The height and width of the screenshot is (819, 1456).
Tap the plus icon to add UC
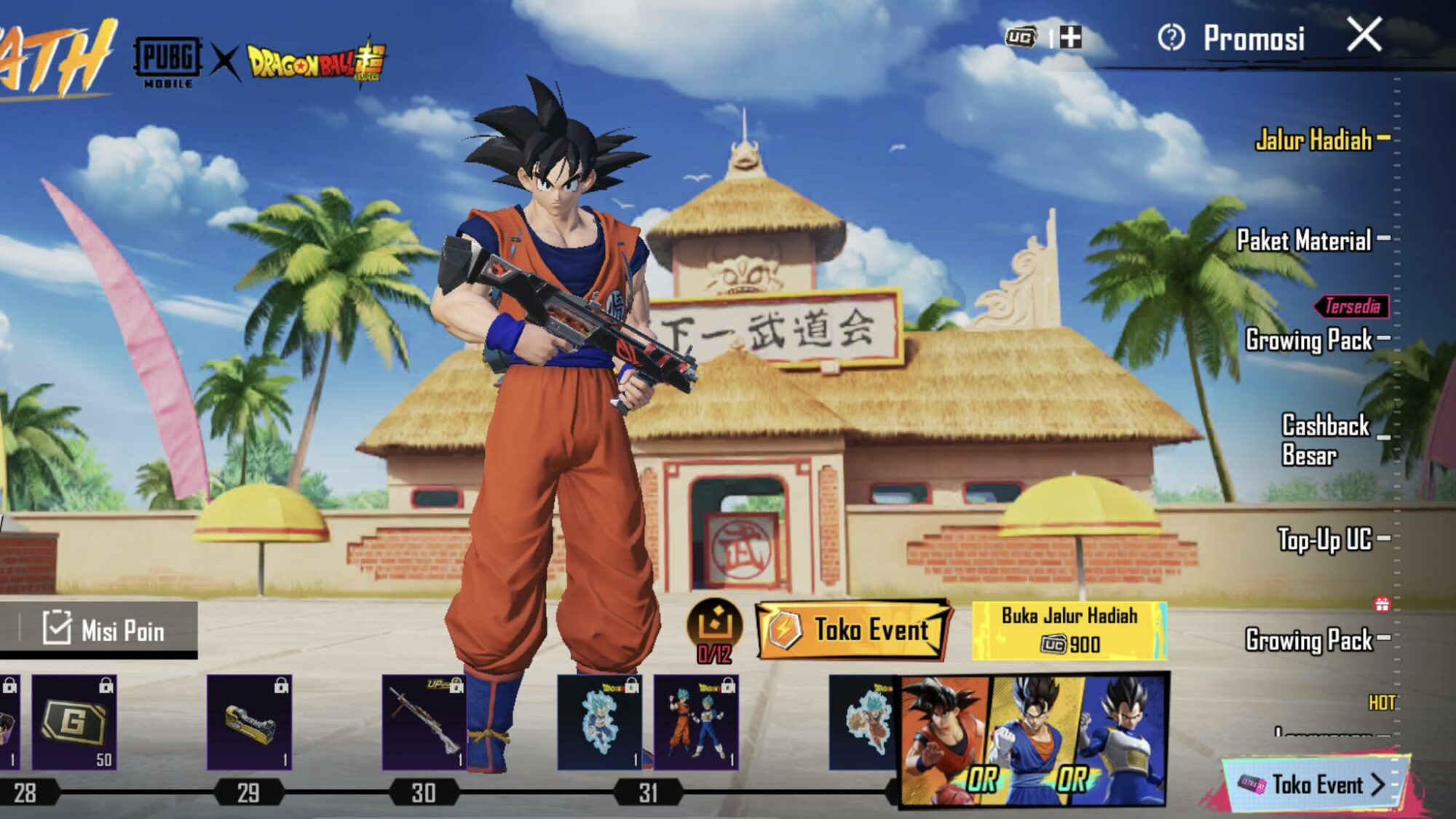pyautogui.click(x=1072, y=36)
